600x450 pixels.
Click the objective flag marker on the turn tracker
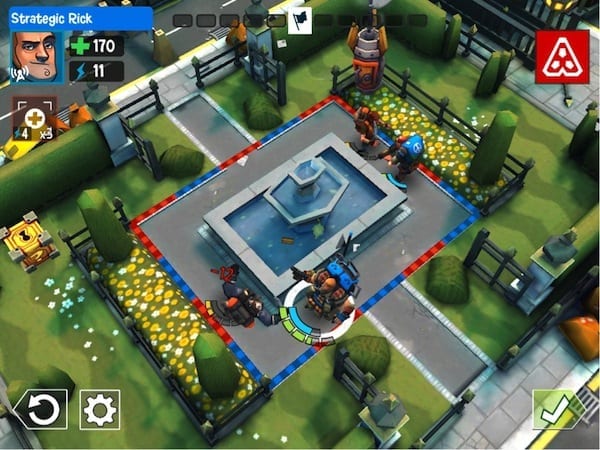click(x=299, y=20)
